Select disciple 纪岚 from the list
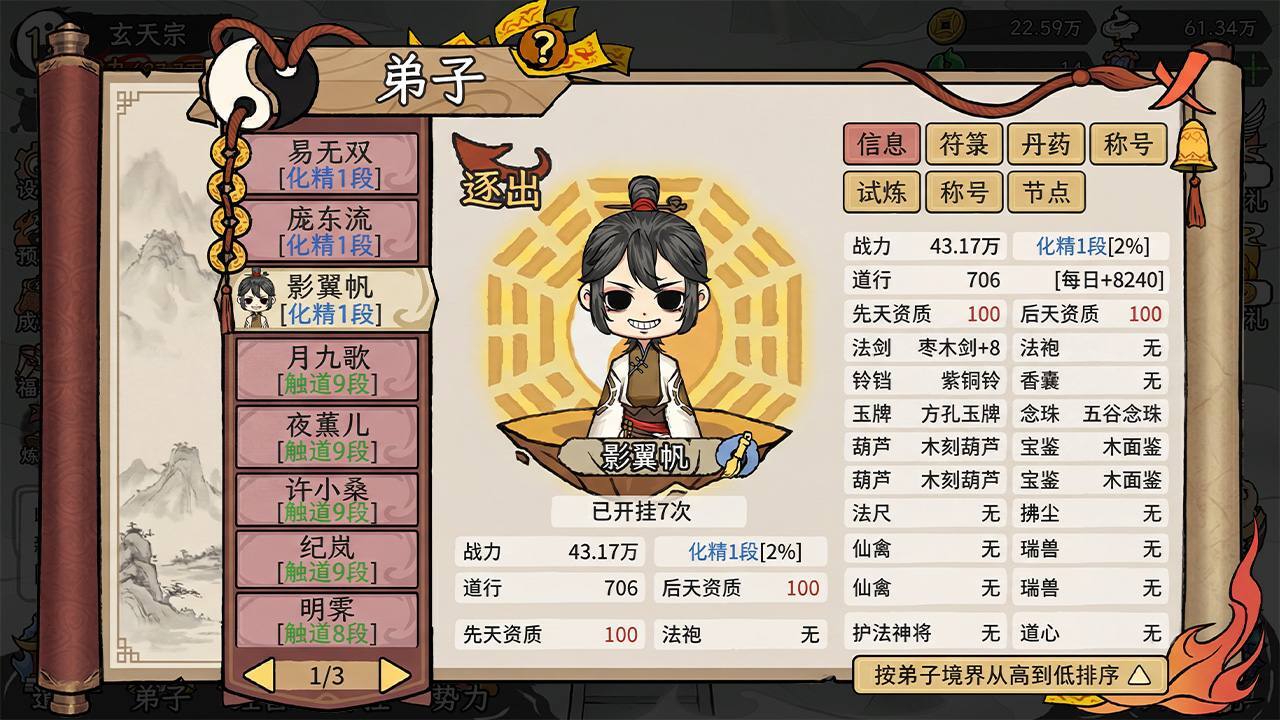 (329, 560)
